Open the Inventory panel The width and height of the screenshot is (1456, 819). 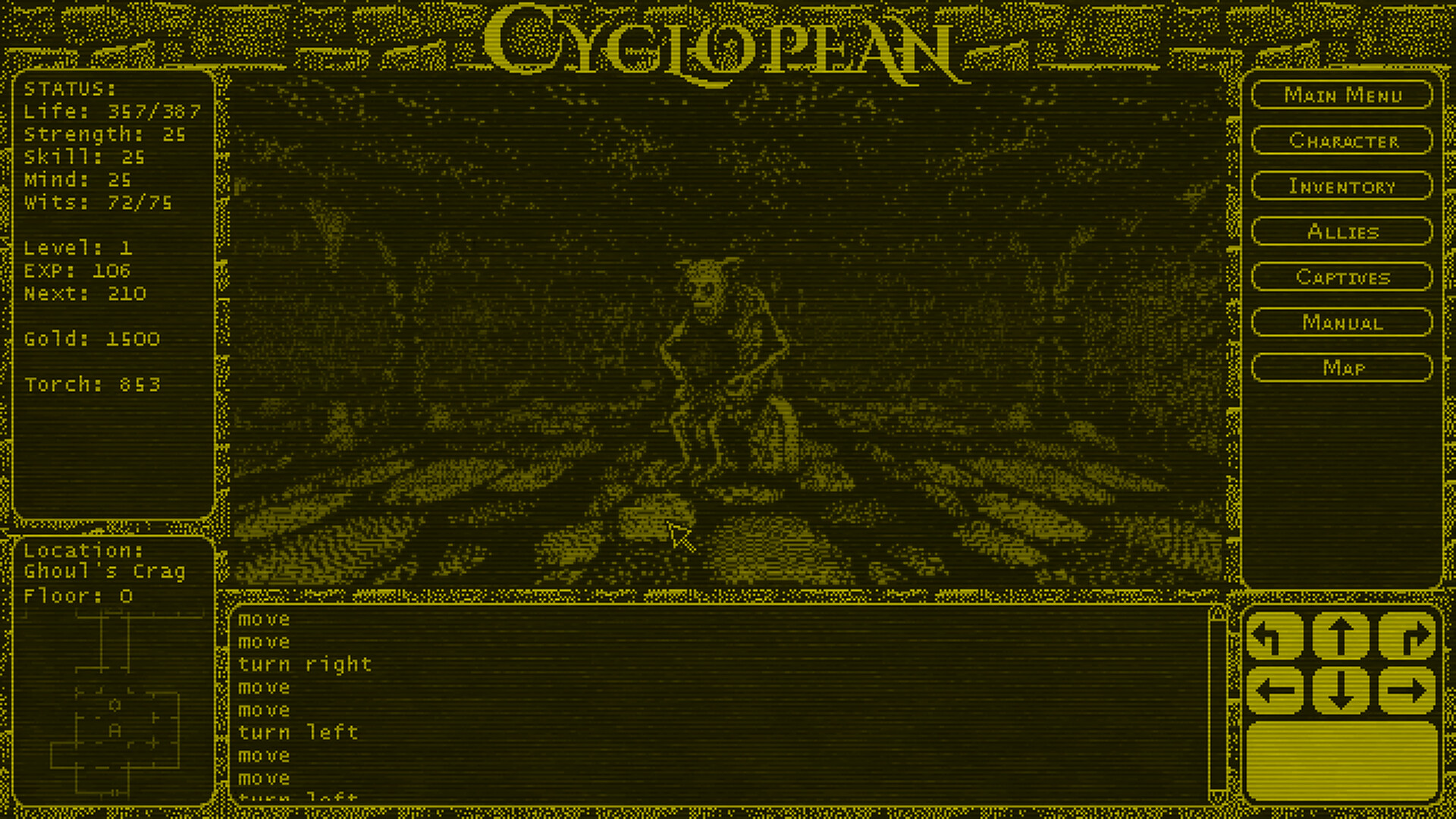(x=1342, y=187)
